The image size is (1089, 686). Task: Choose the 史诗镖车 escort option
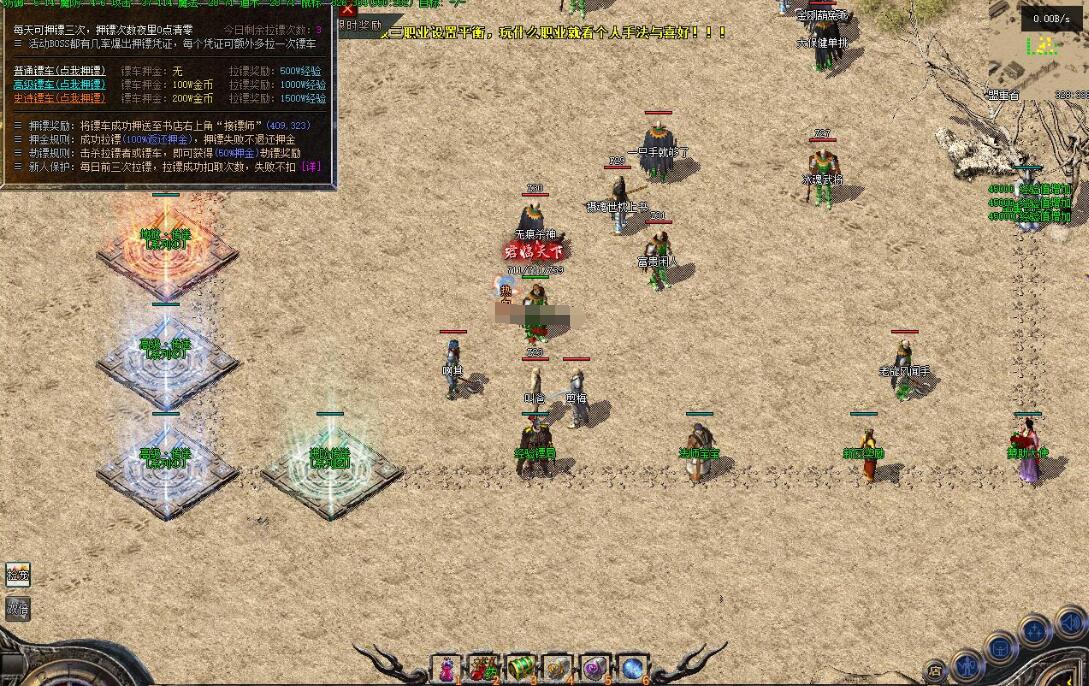(x=59, y=99)
